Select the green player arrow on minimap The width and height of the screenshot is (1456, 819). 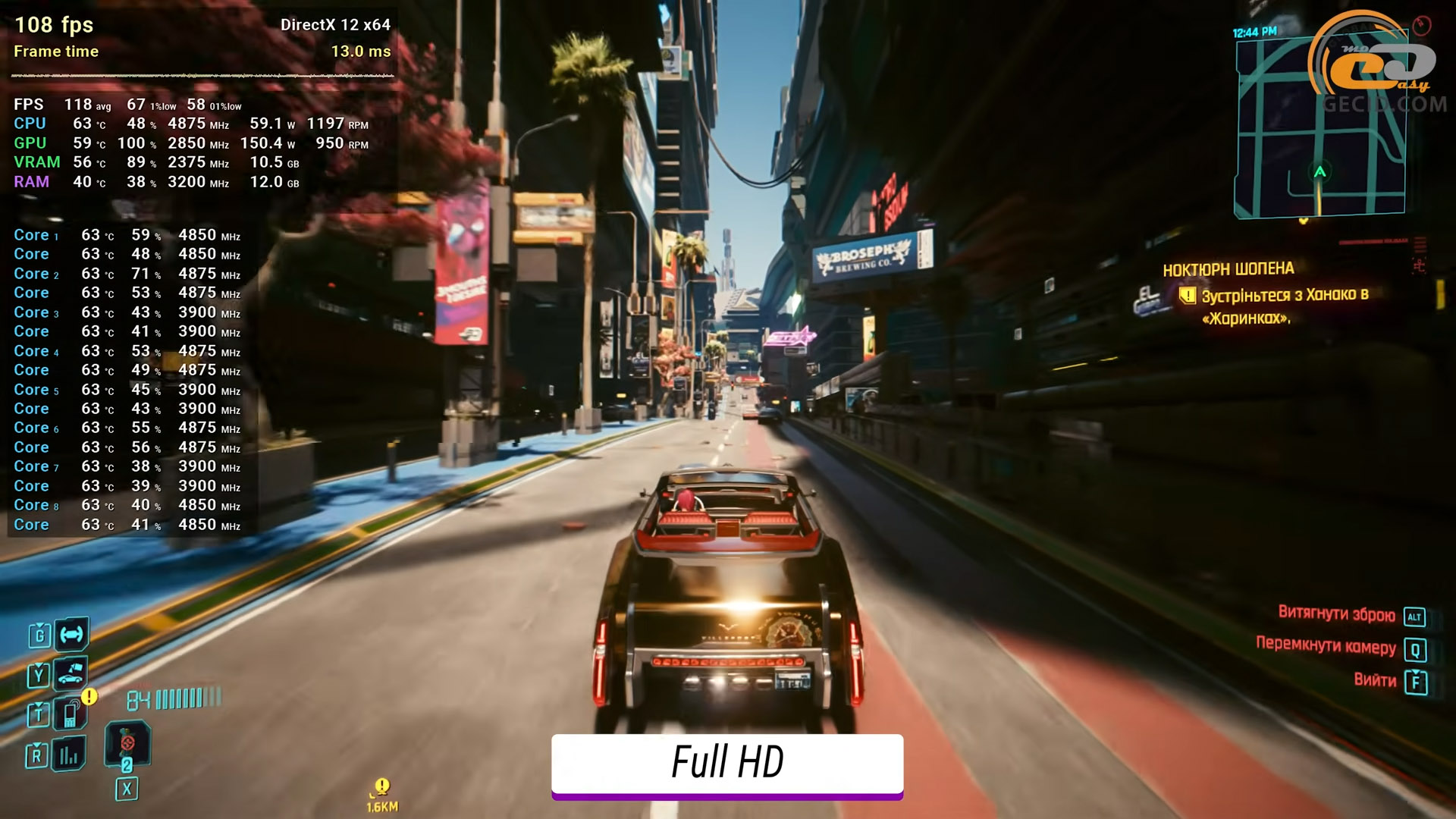coord(1319,172)
